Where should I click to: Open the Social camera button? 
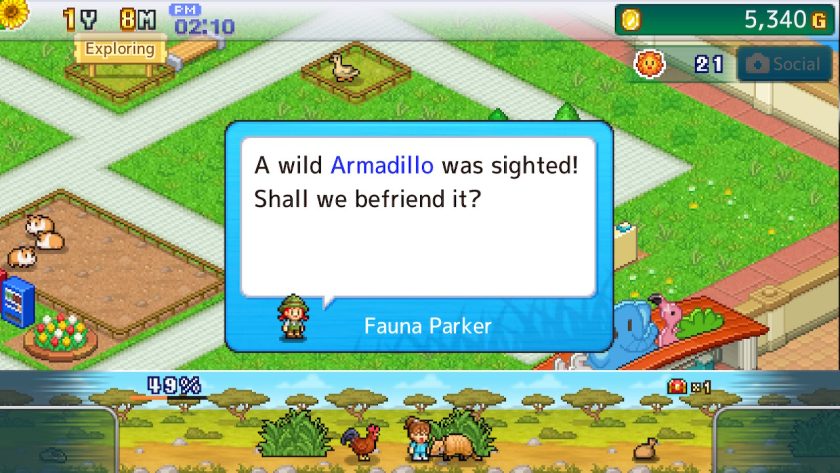(x=784, y=64)
